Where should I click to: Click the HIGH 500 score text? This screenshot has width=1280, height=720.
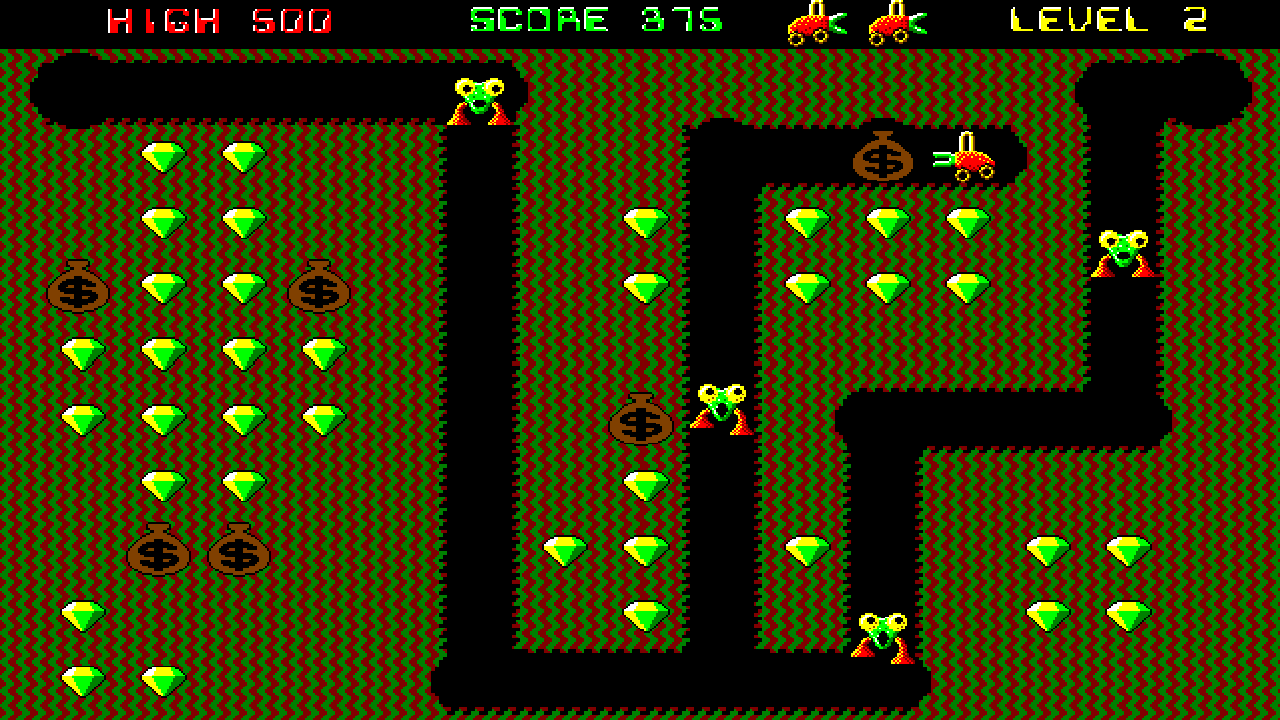(x=215, y=18)
